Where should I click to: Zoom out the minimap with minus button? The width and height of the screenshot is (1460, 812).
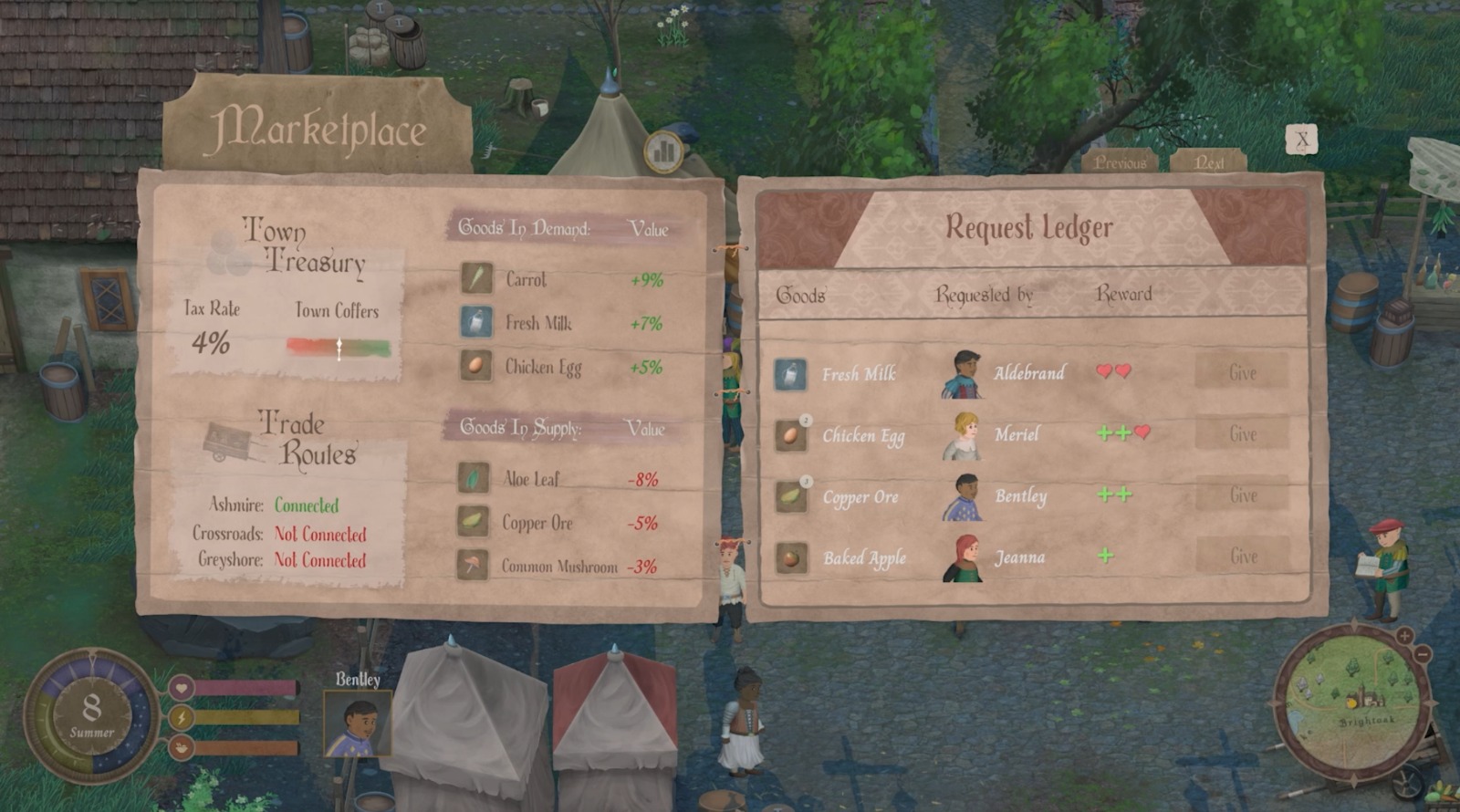point(1423,653)
